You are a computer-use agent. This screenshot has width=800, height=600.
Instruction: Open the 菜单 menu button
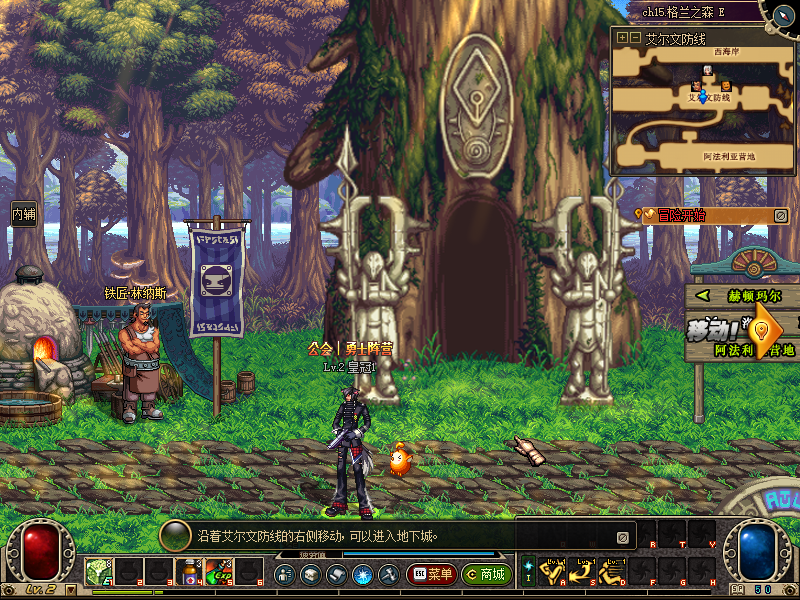pyautogui.click(x=431, y=575)
